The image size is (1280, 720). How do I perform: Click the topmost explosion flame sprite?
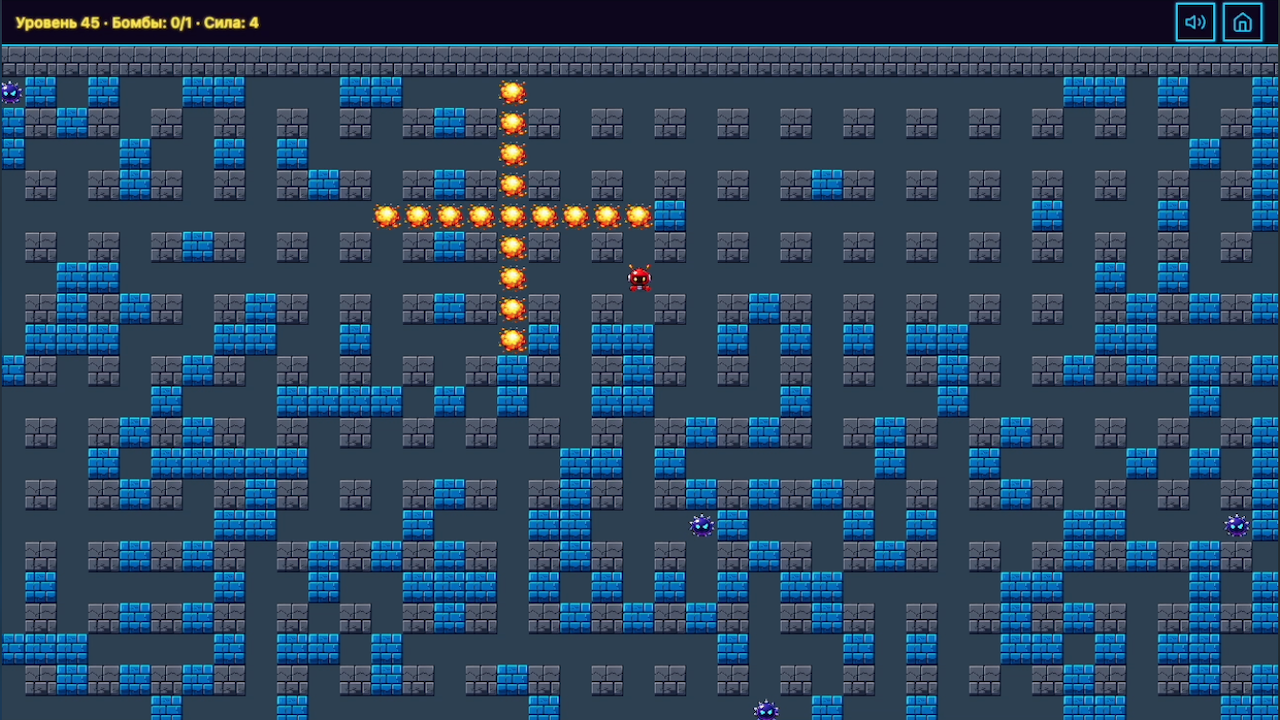click(514, 92)
